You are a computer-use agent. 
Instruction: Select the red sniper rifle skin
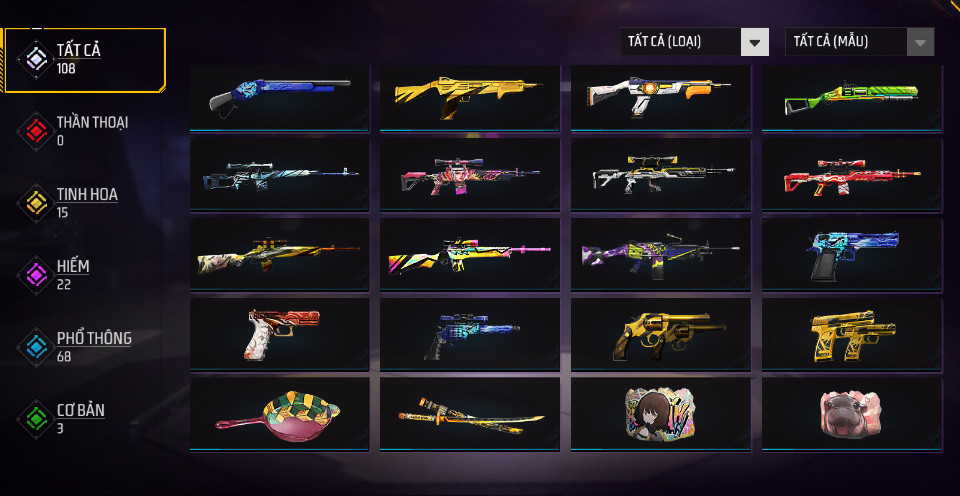coord(852,174)
